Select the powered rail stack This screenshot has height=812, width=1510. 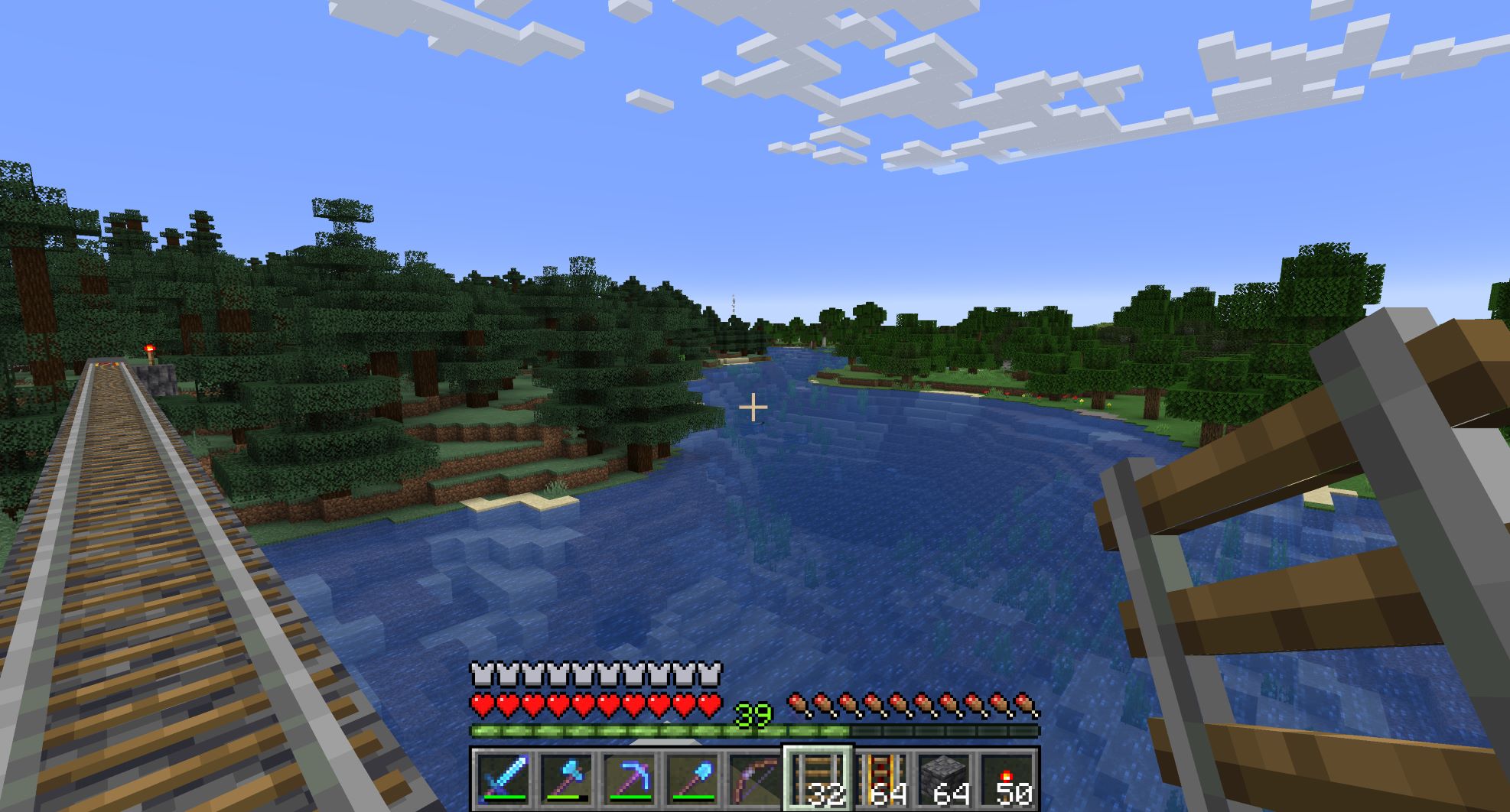click(x=881, y=778)
